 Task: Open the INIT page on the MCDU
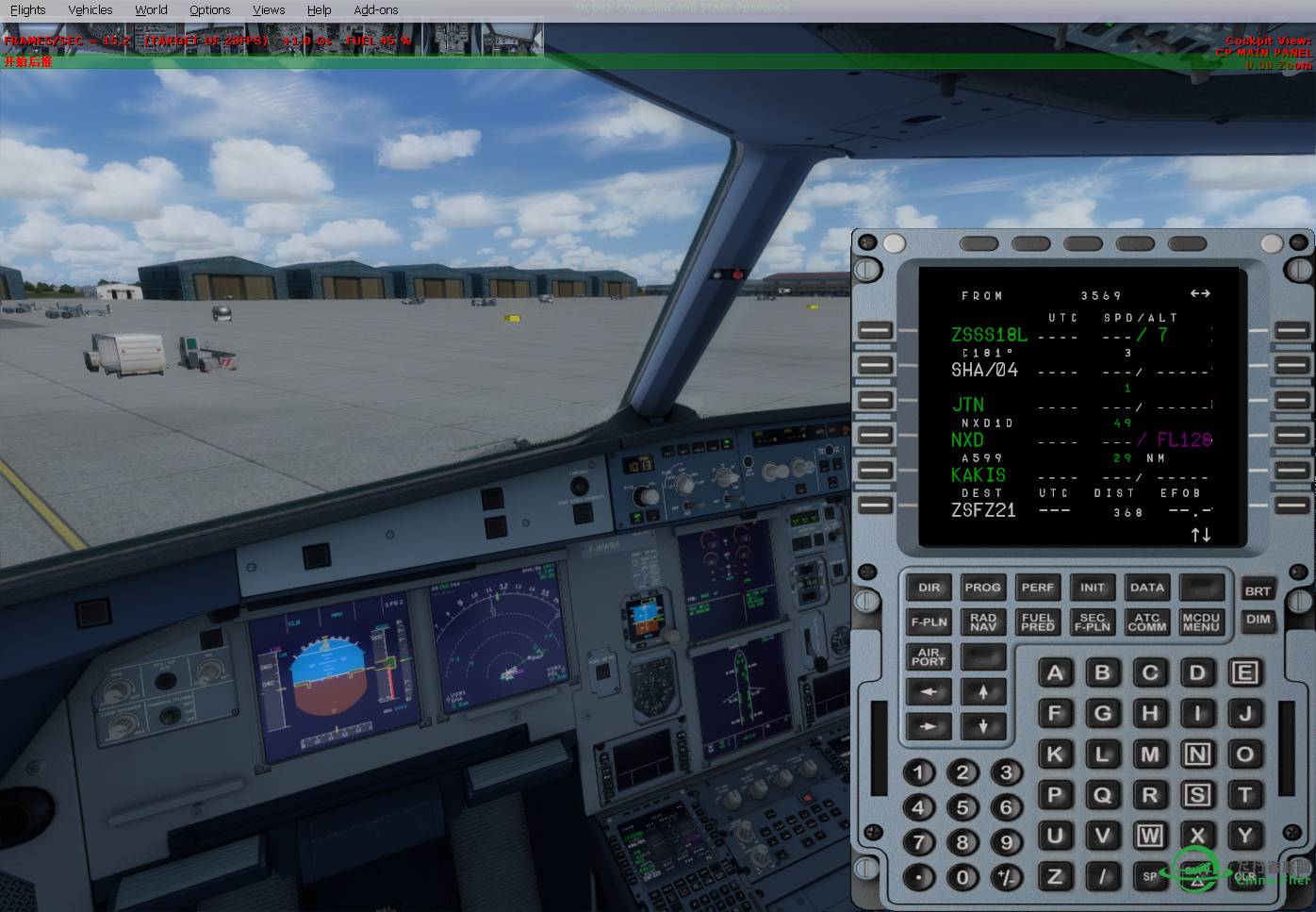coord(1092,588)
